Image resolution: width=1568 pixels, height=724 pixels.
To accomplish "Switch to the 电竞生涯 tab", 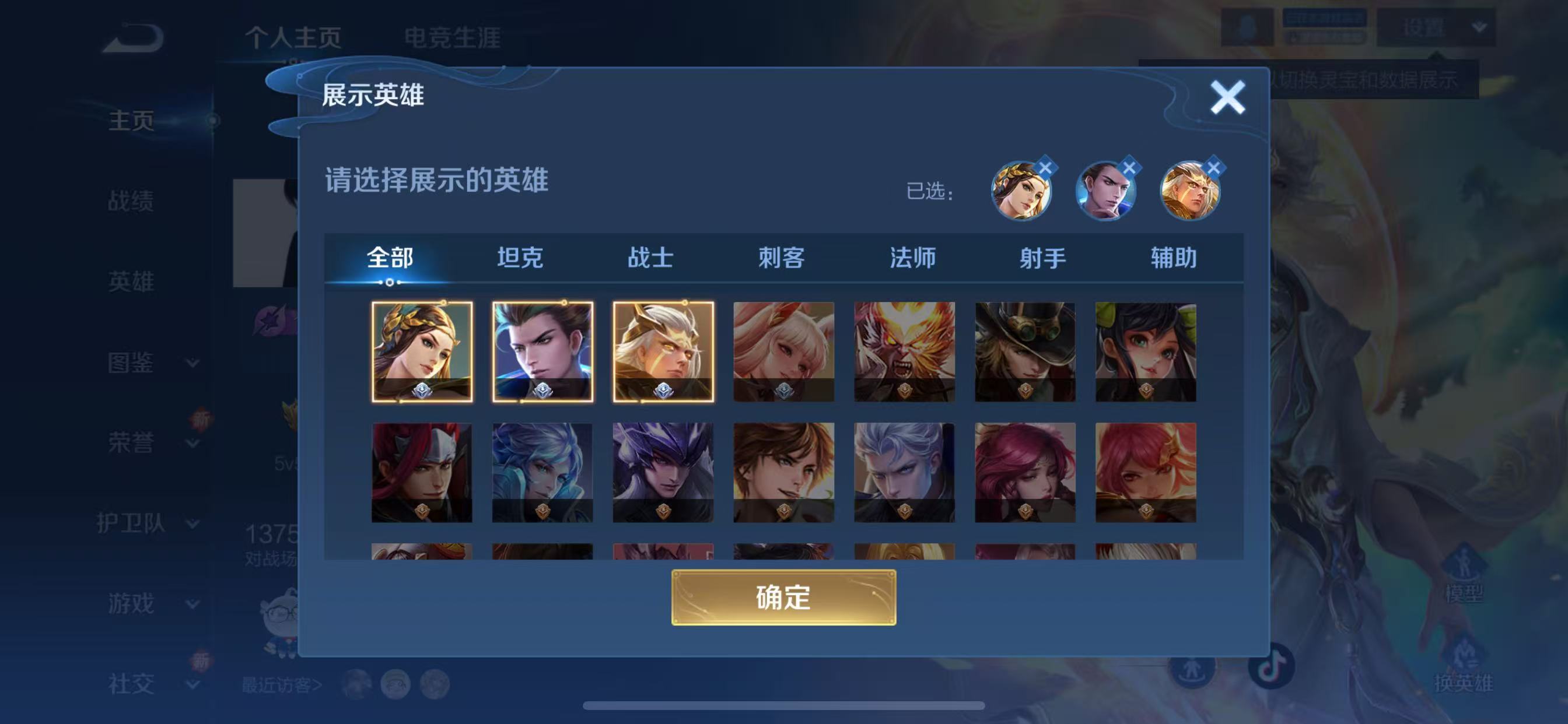I will pyautogui.click(x=453, y=38).
